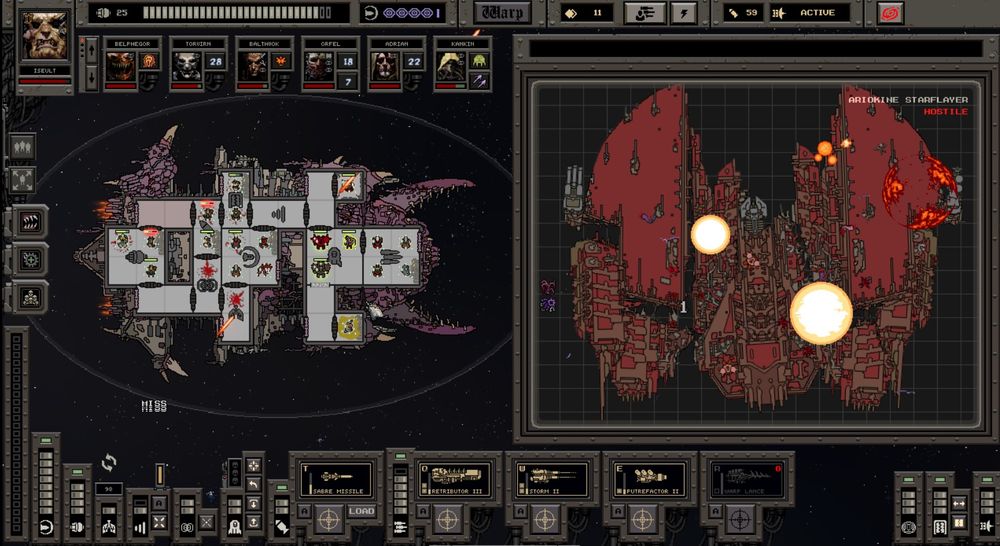Click the lightning bolt button
The width and height of the screenshot is (1000, 546).
pos(683,13)
